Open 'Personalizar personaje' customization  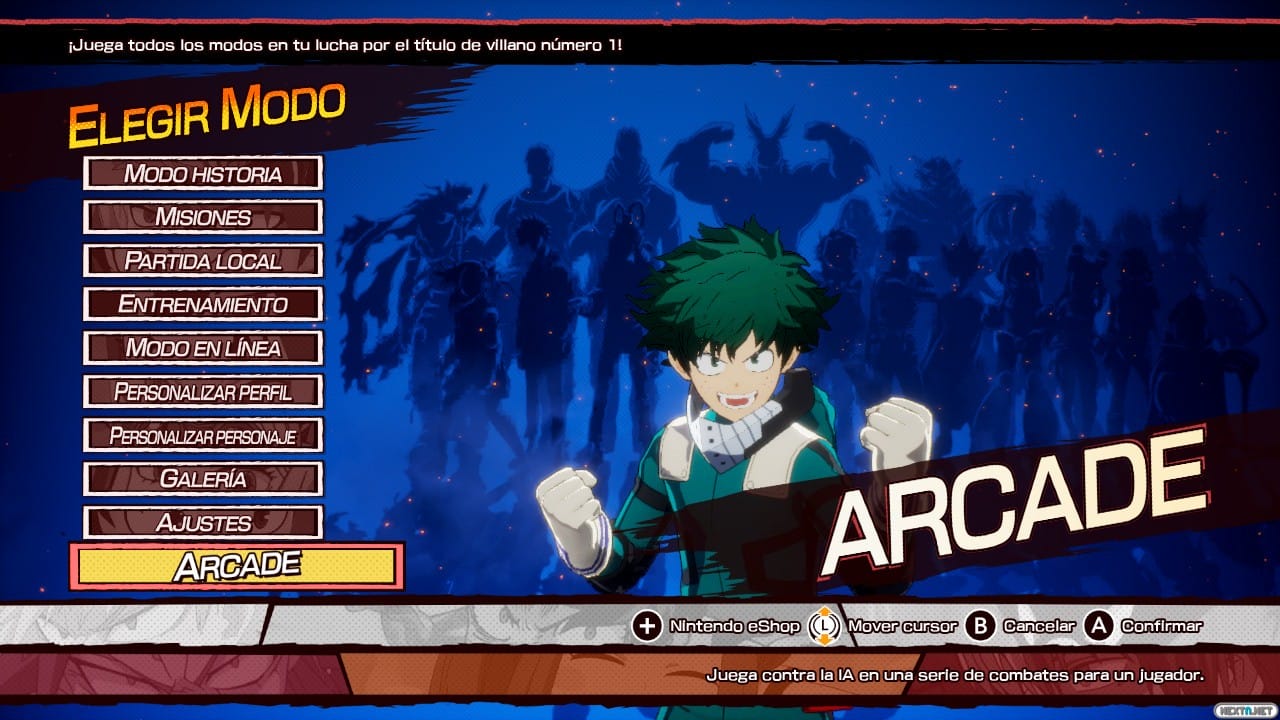click(x=203, y=435)
